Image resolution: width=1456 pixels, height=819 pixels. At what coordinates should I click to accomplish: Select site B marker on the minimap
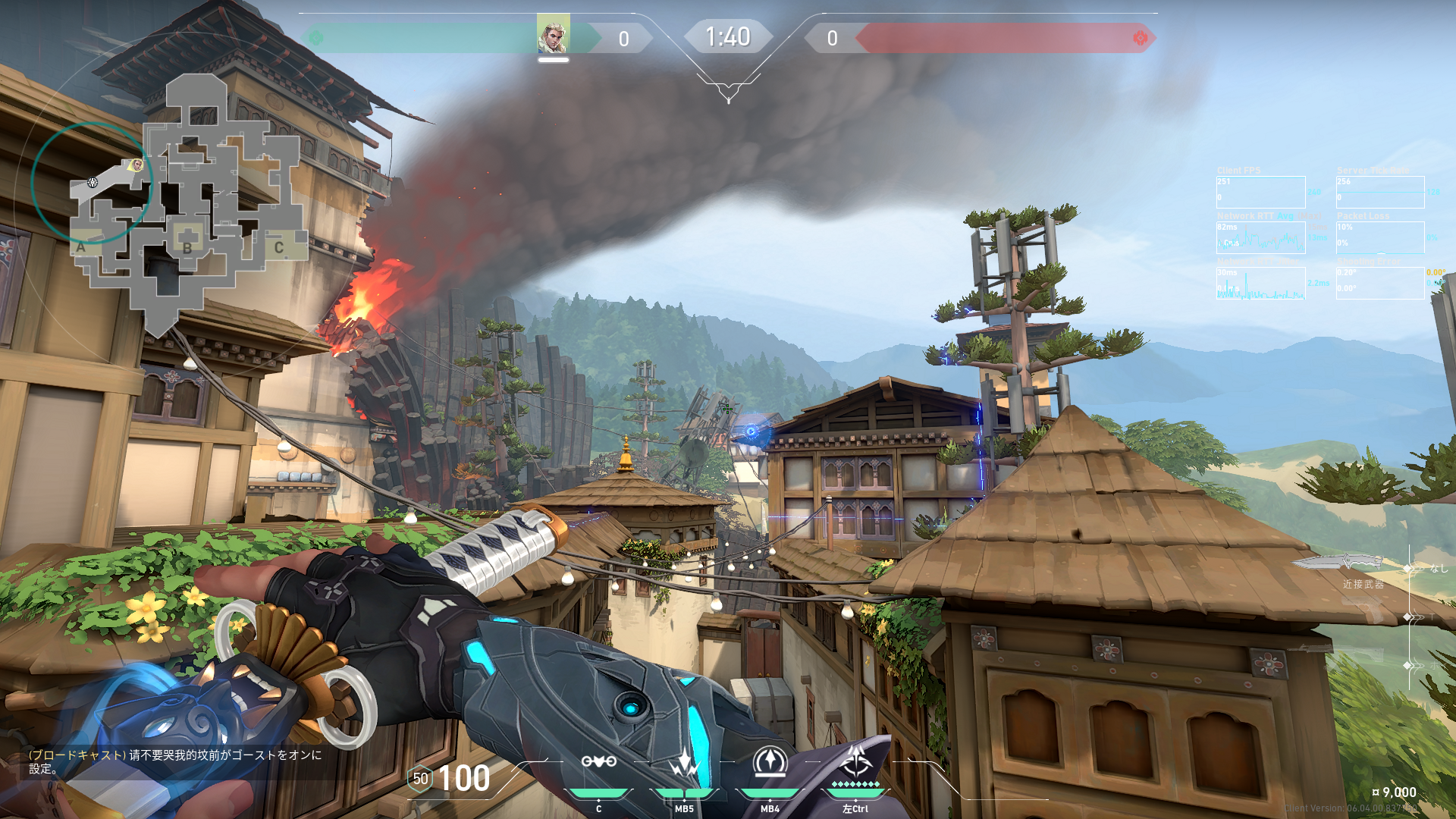(187, 246)
